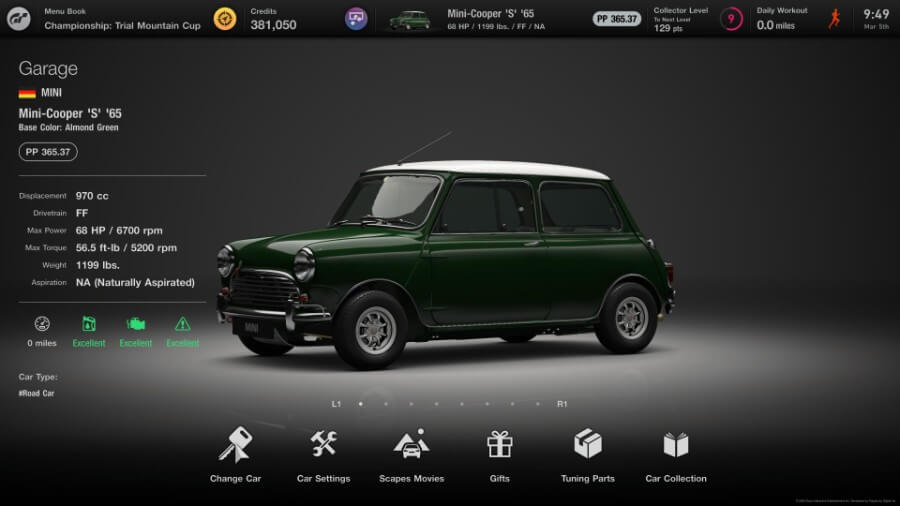This screenshot has height=506, width=900.
Task: Click the PP 365.37 badge under car name
Action: [48, 152]
